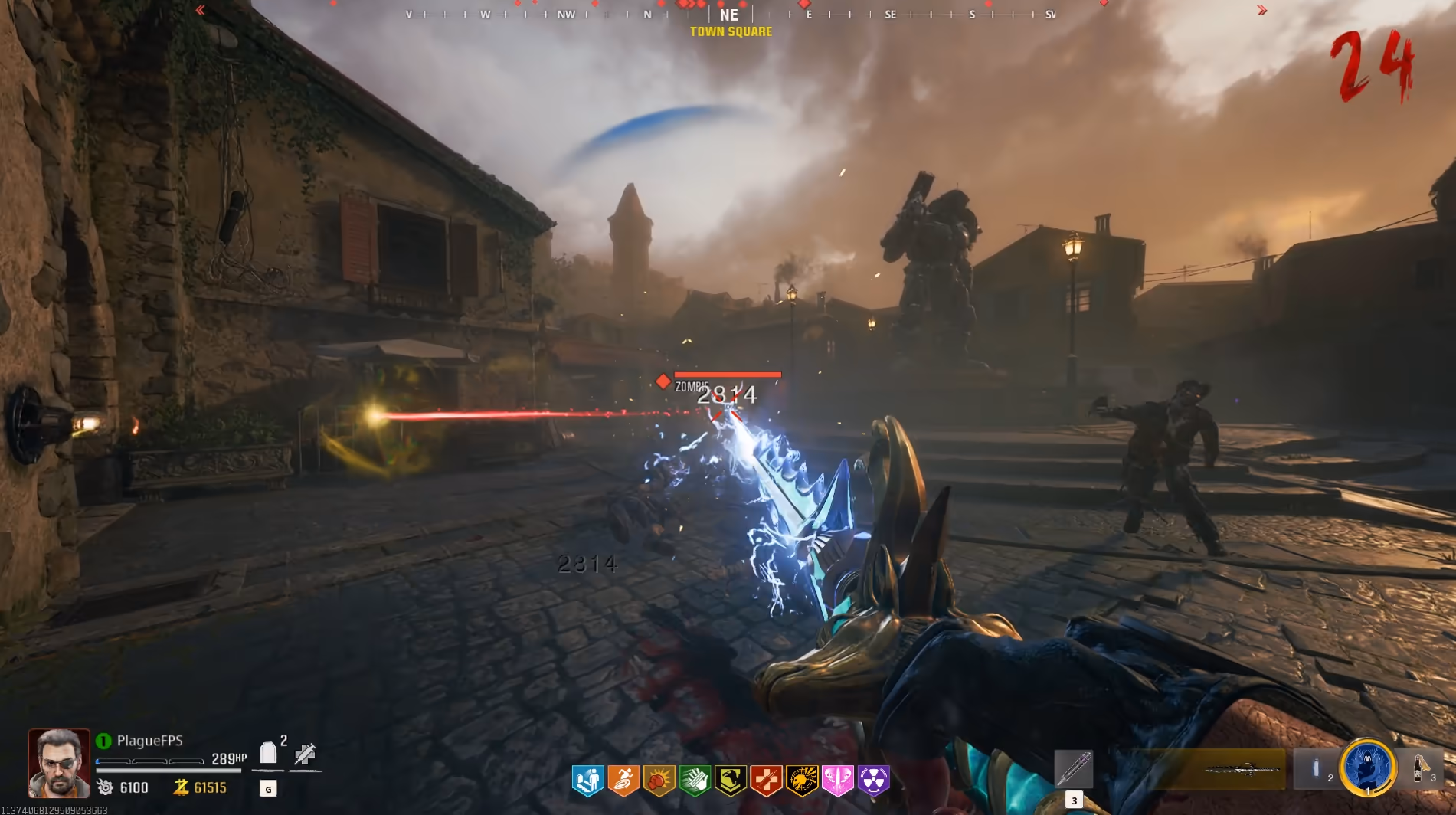Click the syringe self-revive icon
Viewport: 1456px width, 815px height.
tap(305, 754)
